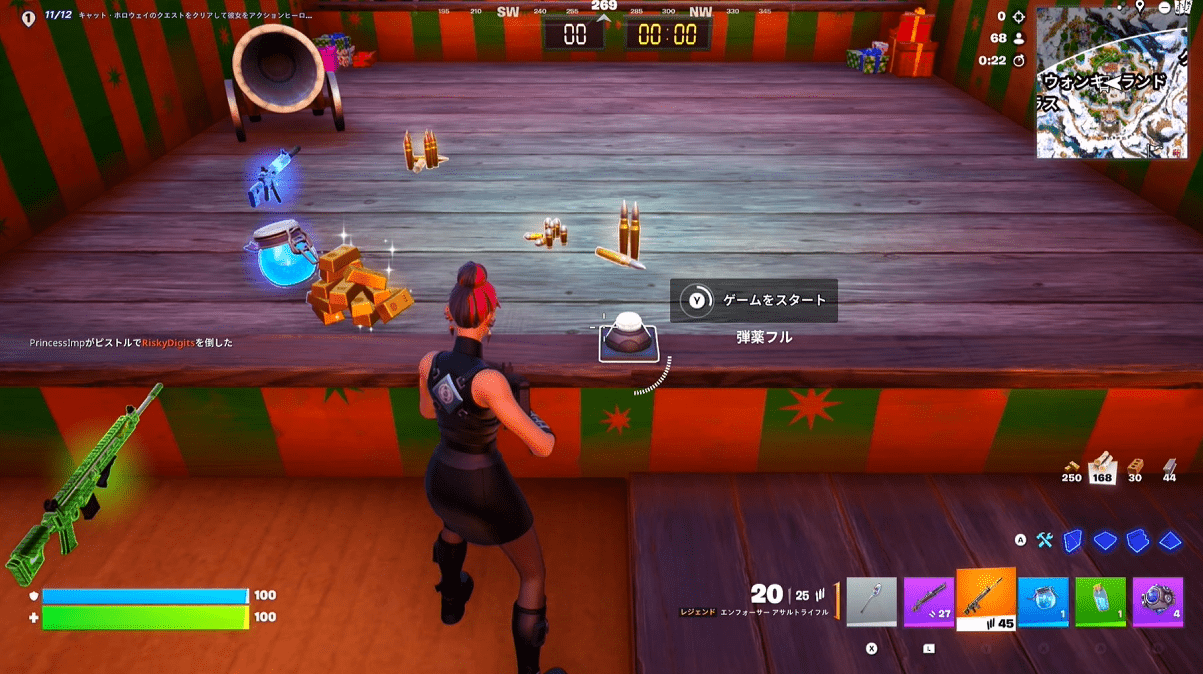Click the gold bars currency icon
The image size is (1203, 674).
click(1071, 465)
